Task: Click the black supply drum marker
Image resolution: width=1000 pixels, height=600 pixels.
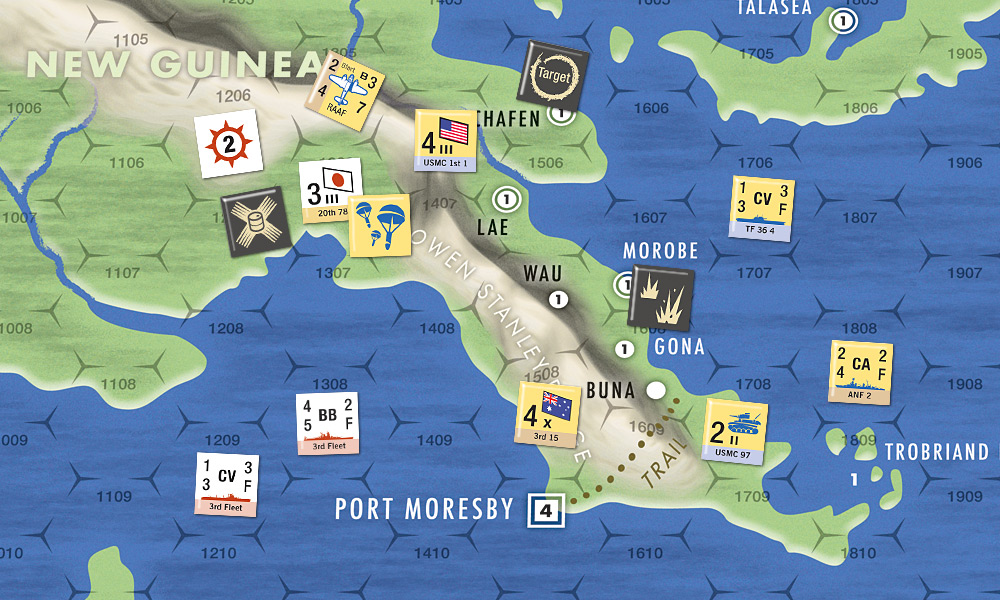Action: coord(255,218)
